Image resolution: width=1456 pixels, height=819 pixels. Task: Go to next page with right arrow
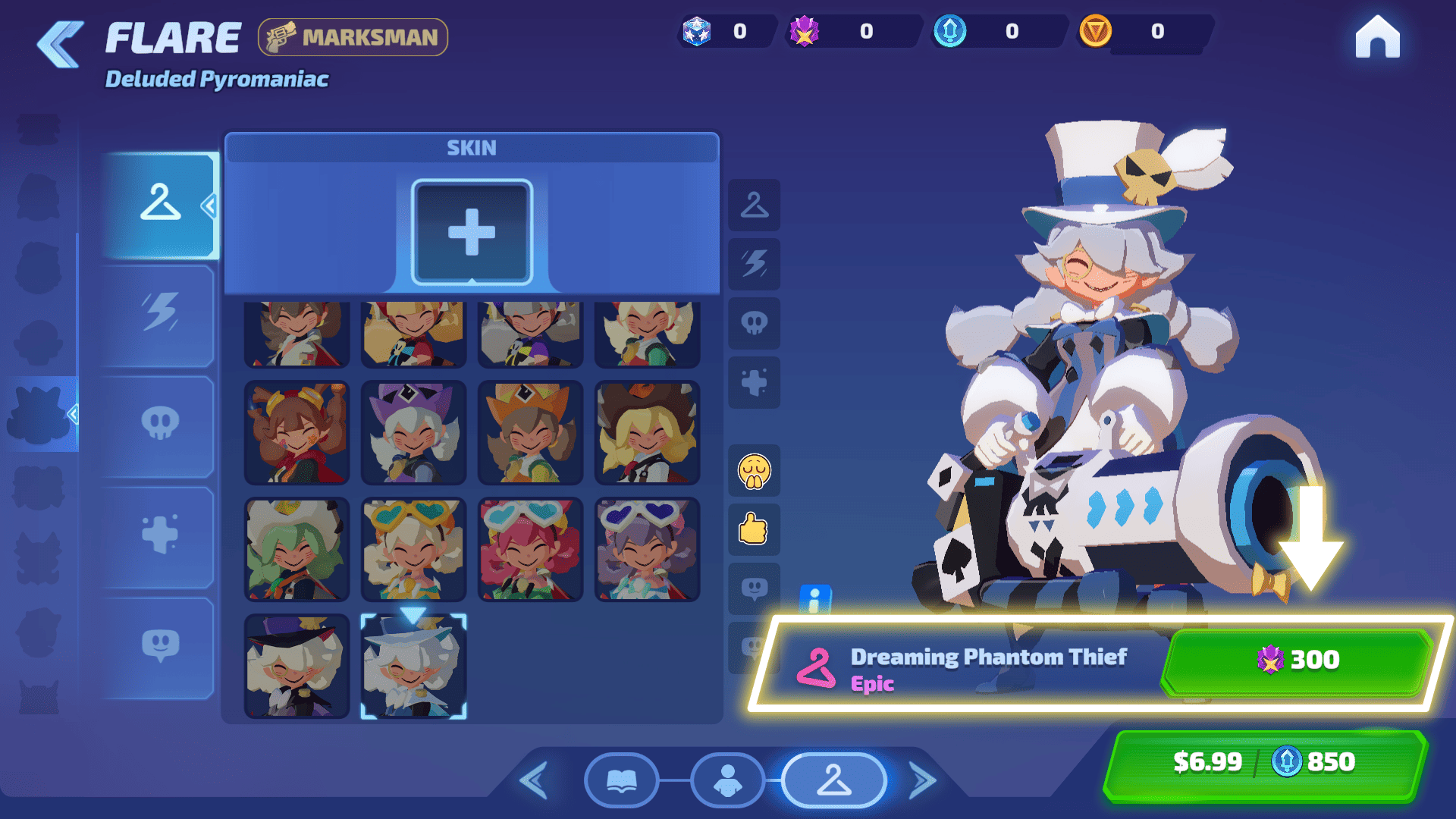point(922,780)
